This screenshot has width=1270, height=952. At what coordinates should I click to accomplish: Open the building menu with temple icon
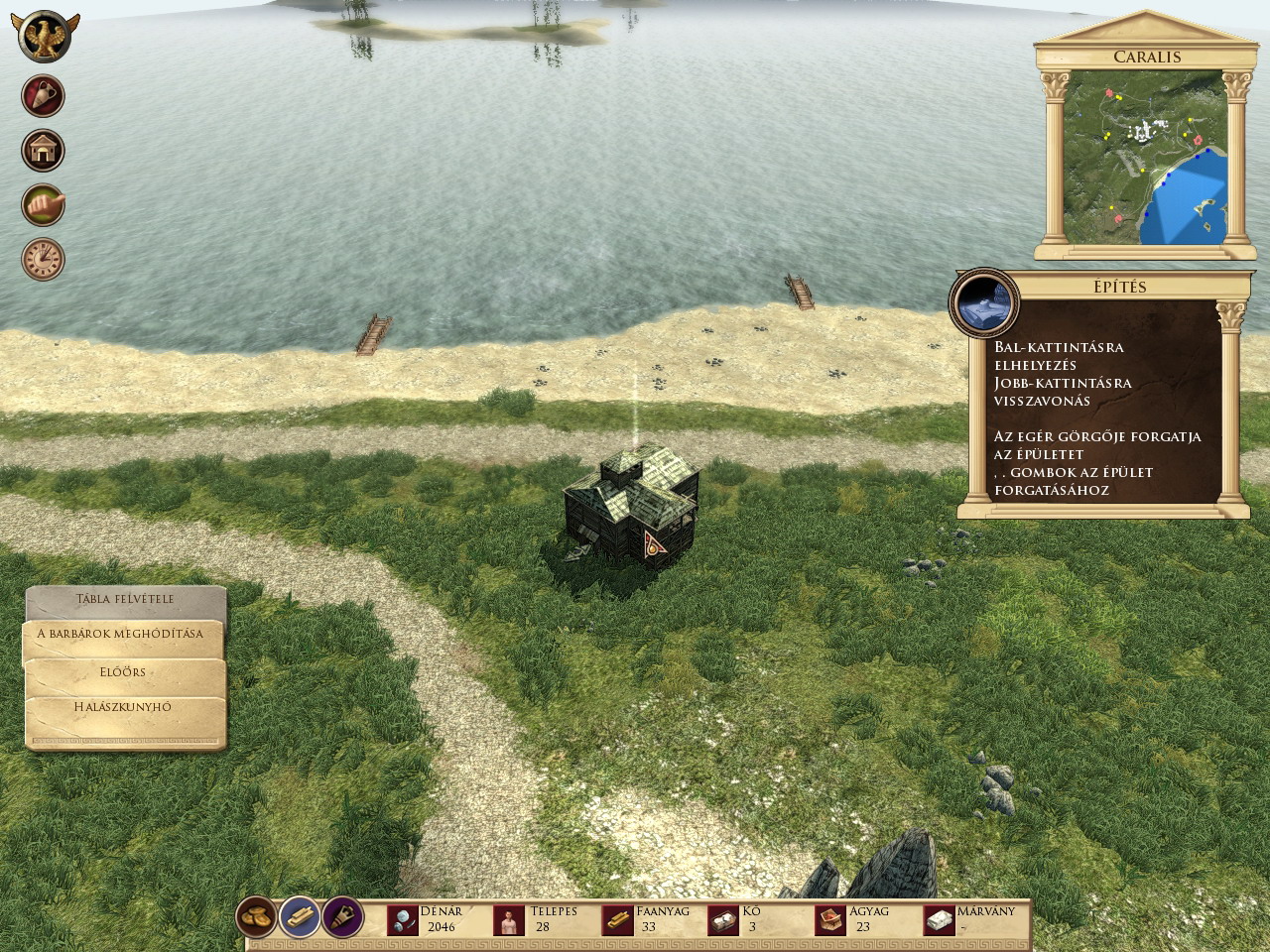coord(43,151)
